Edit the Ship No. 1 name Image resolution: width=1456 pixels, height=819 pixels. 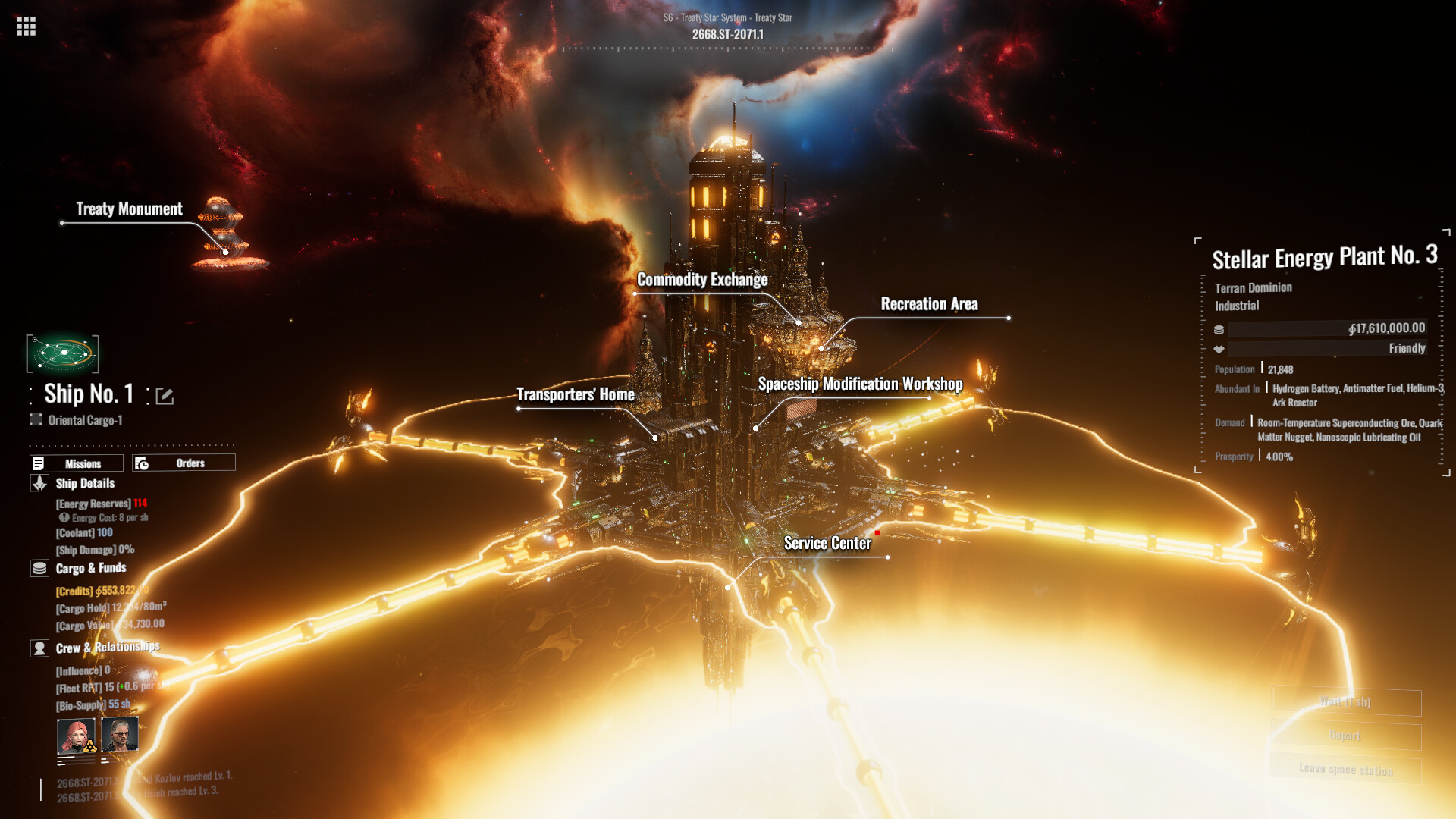tap(165, 396)
